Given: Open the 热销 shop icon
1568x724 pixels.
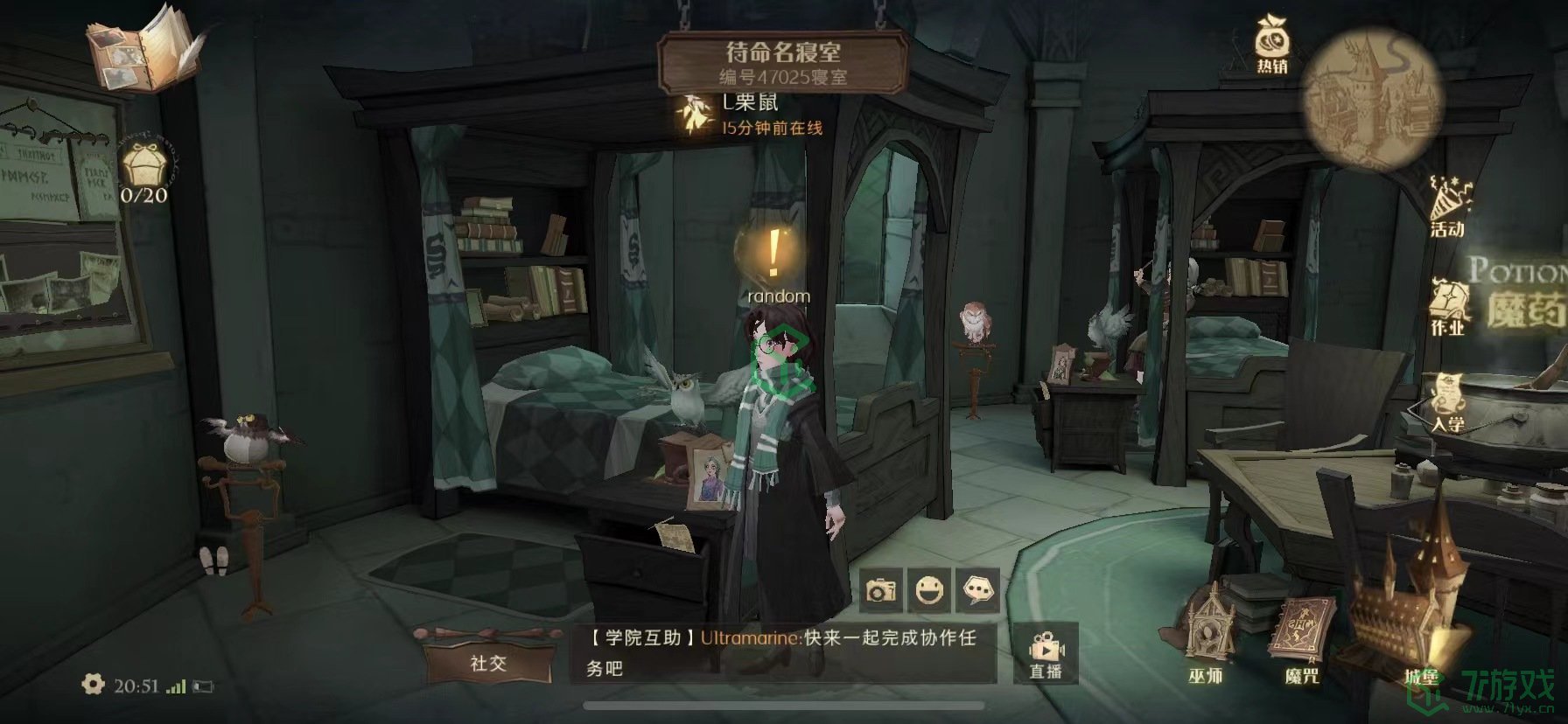Looking at the screenshot, I should pyautogui.click(x=1271, y=44).
